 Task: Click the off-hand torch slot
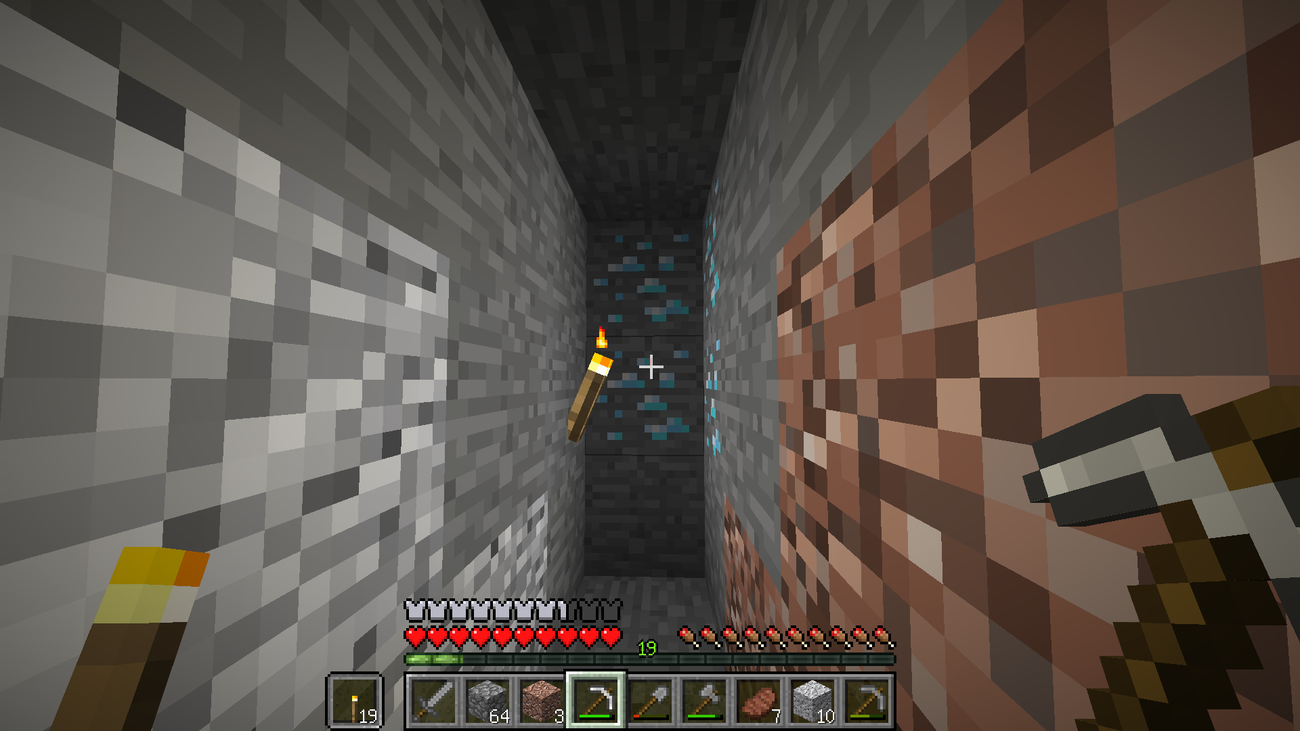[355, 702]
